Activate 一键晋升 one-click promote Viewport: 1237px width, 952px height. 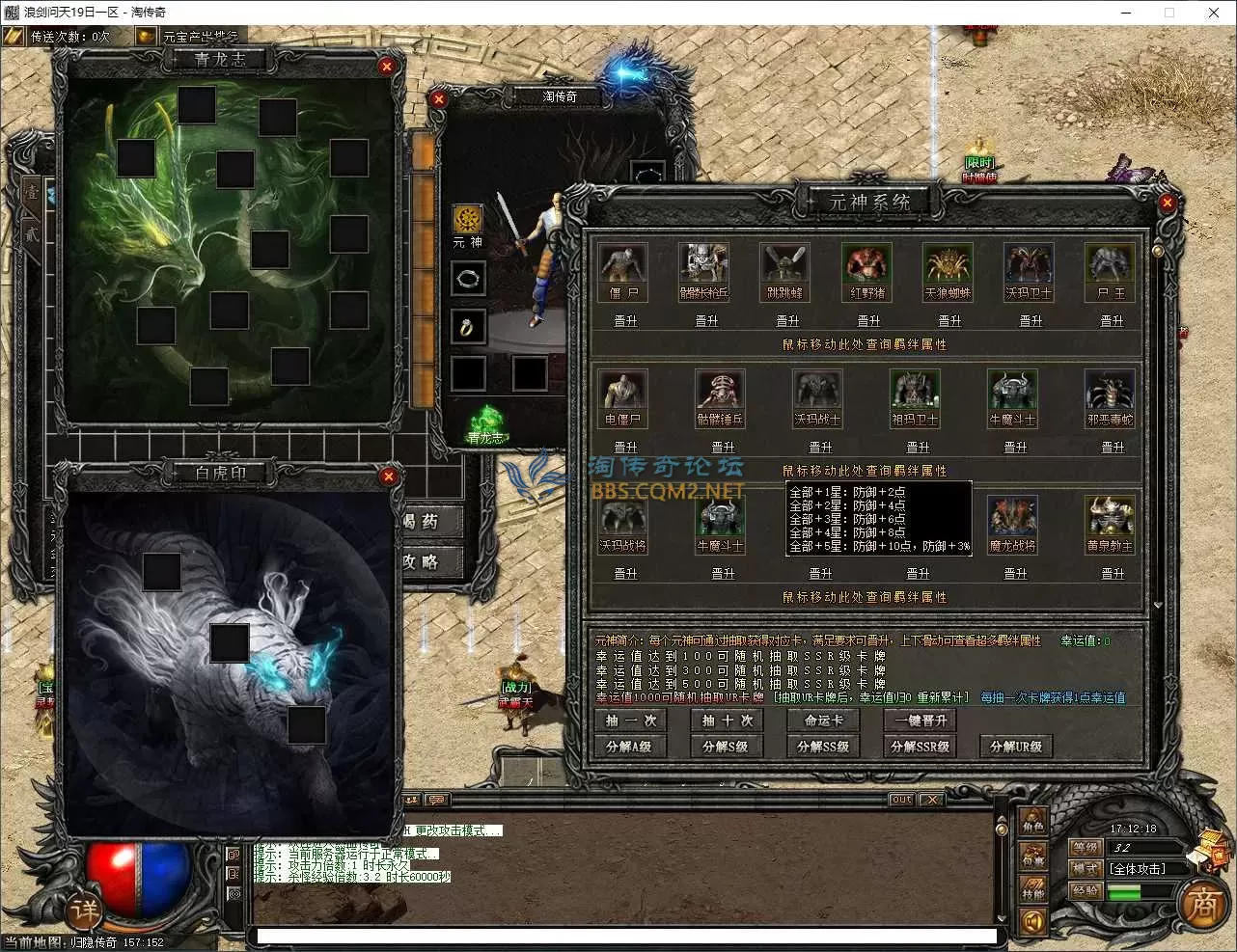click(921, 721)
